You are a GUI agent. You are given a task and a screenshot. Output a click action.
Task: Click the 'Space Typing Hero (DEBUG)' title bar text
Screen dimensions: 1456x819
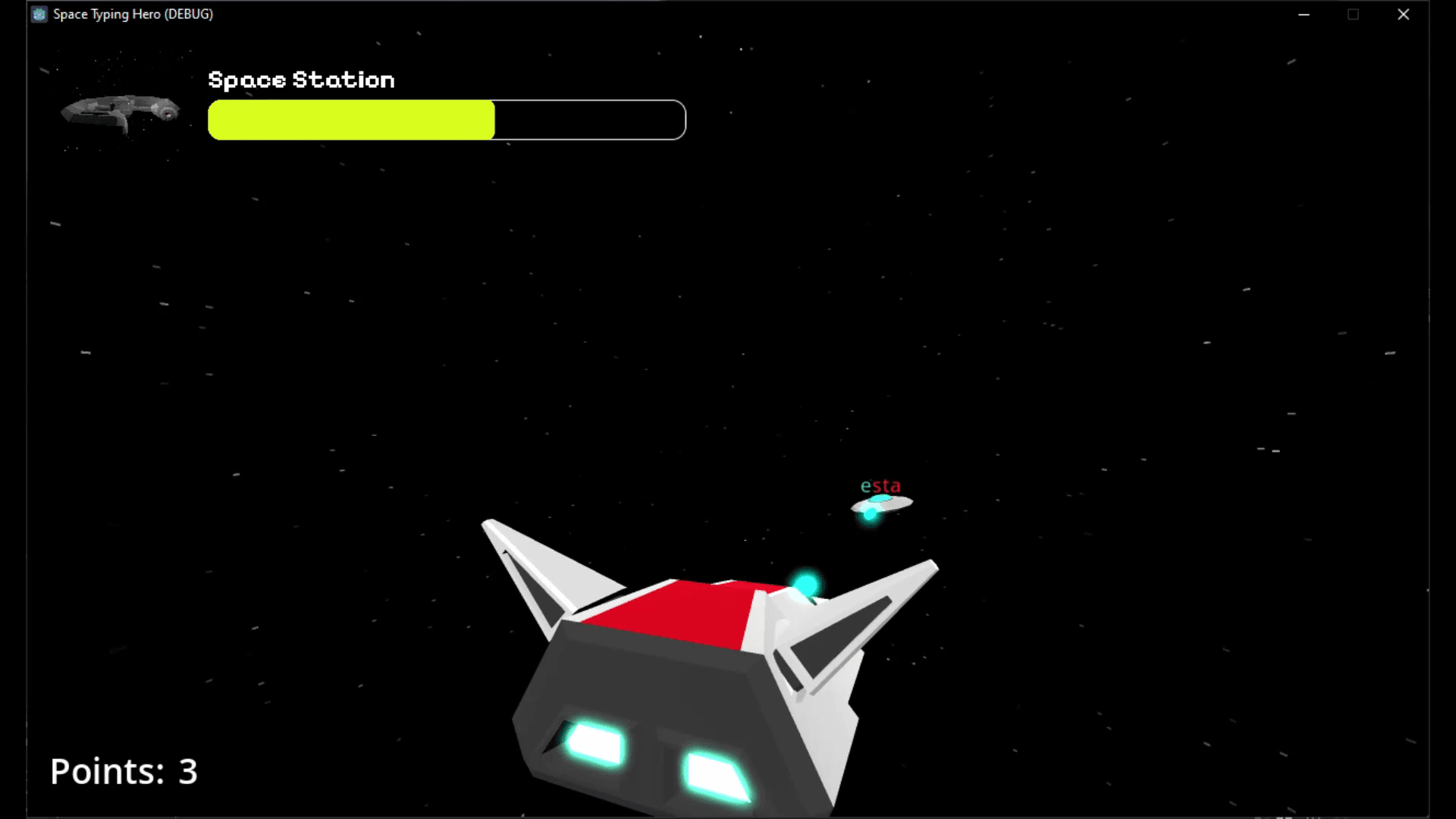tap(131, 14)
